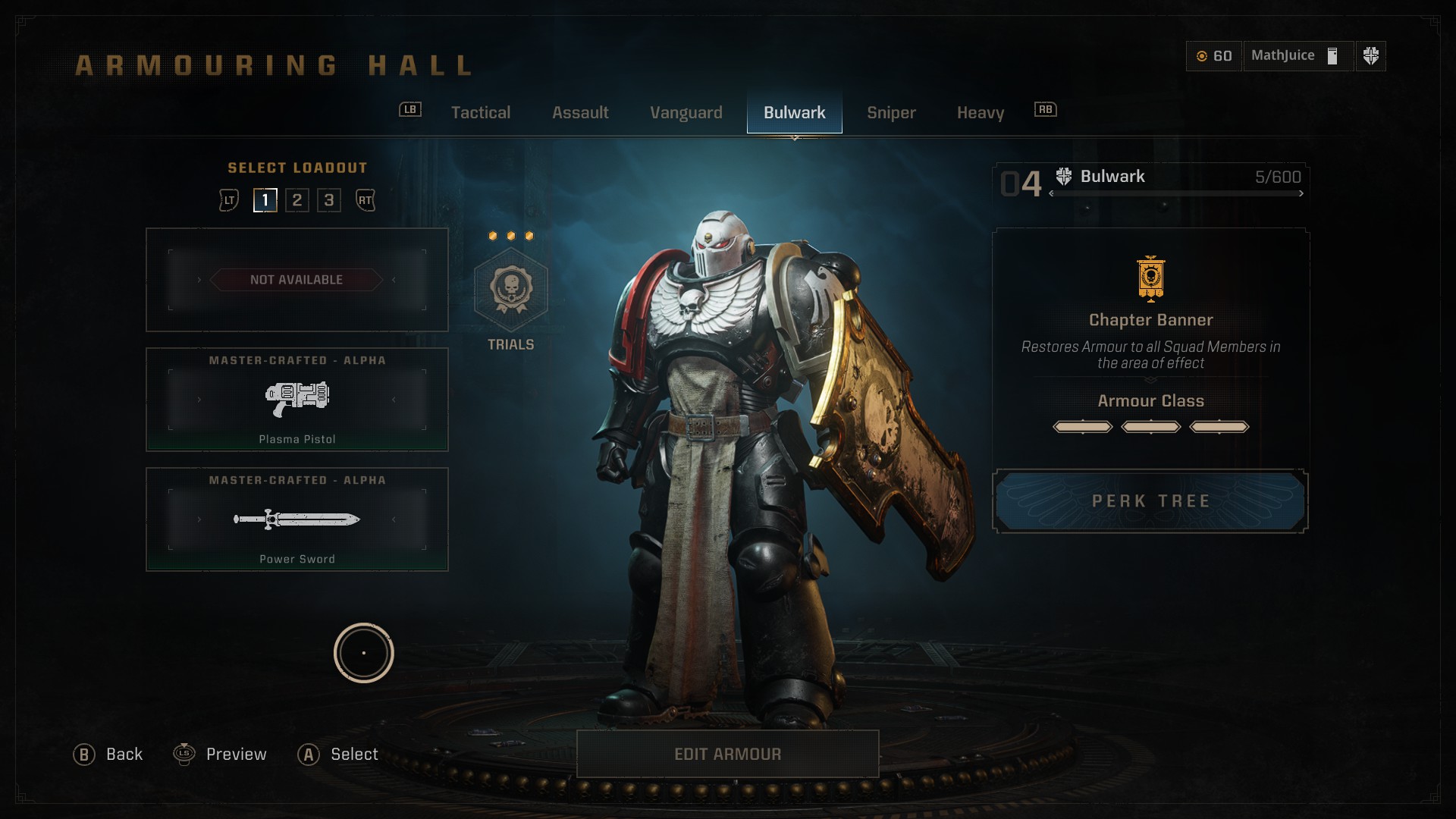Select the Assault class tab

580,113
